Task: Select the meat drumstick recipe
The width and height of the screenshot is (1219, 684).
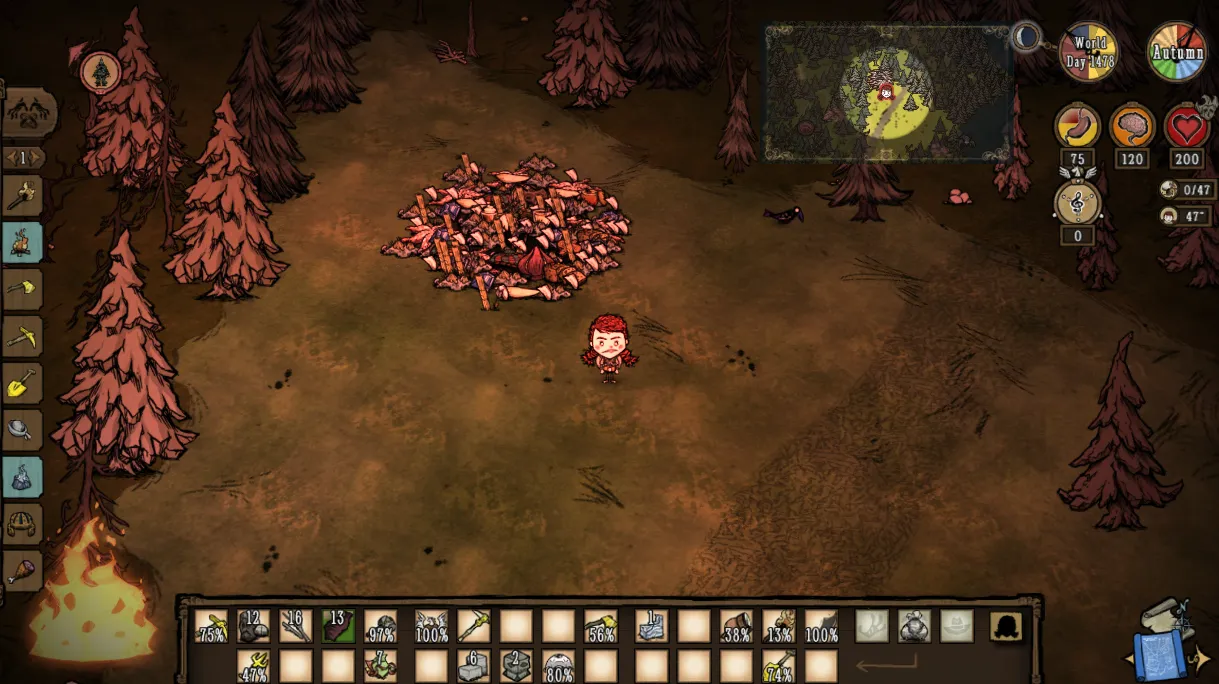Action: (22, 570)
